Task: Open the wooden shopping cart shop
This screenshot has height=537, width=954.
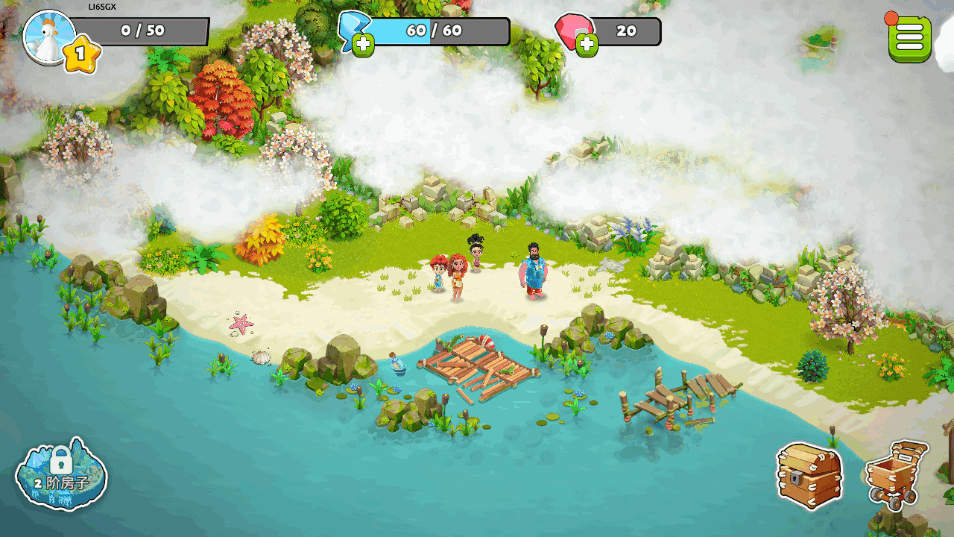Action: (896, 474)
